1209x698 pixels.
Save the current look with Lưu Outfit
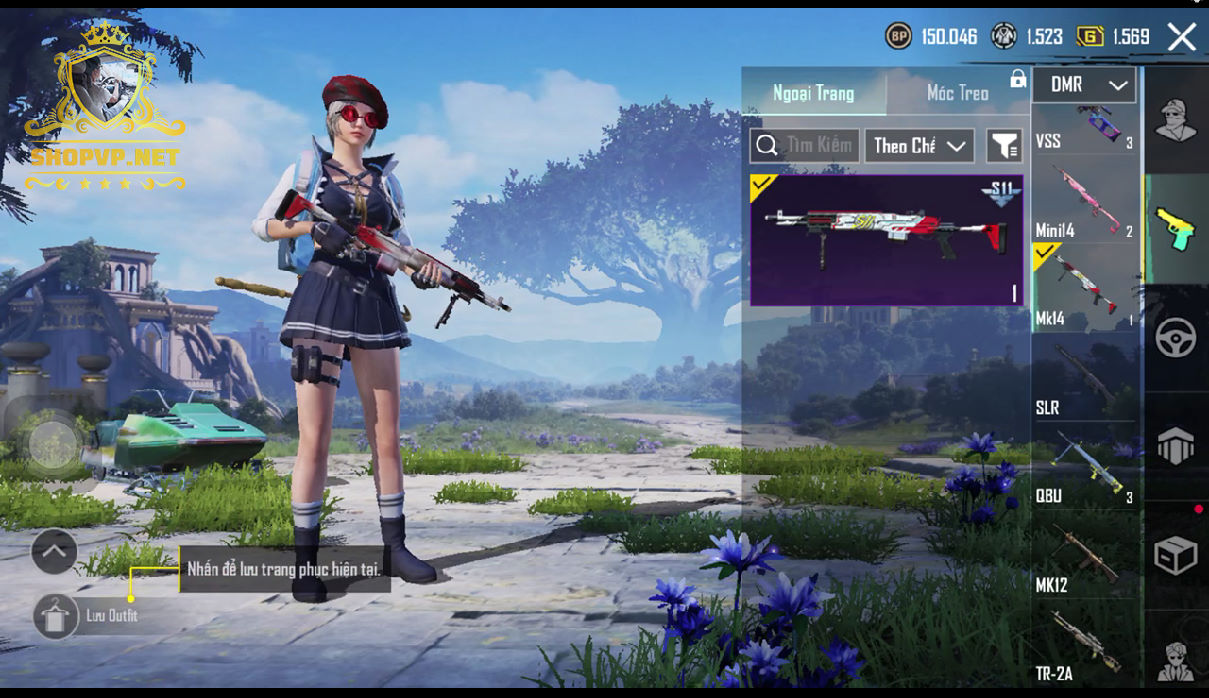[x=56, y=616]
